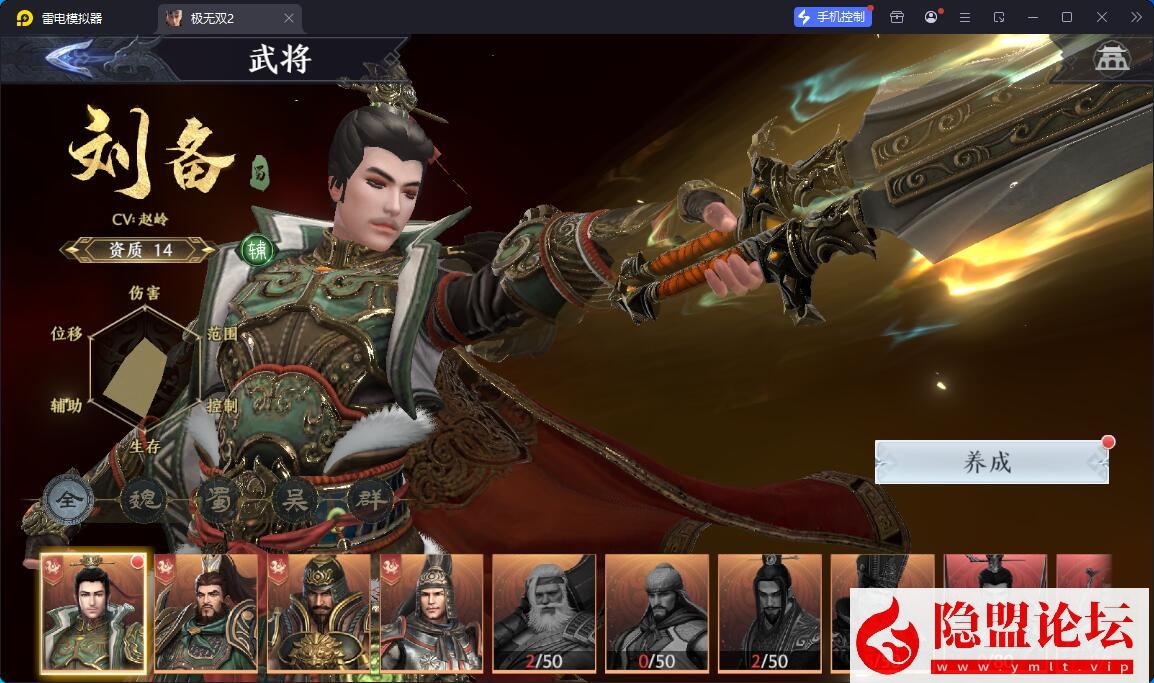Image resolution: width=1154 pixels, height=683 pixels.
Task: Choose the green-robed bearded hero portrait
Action: pos(206,612)
